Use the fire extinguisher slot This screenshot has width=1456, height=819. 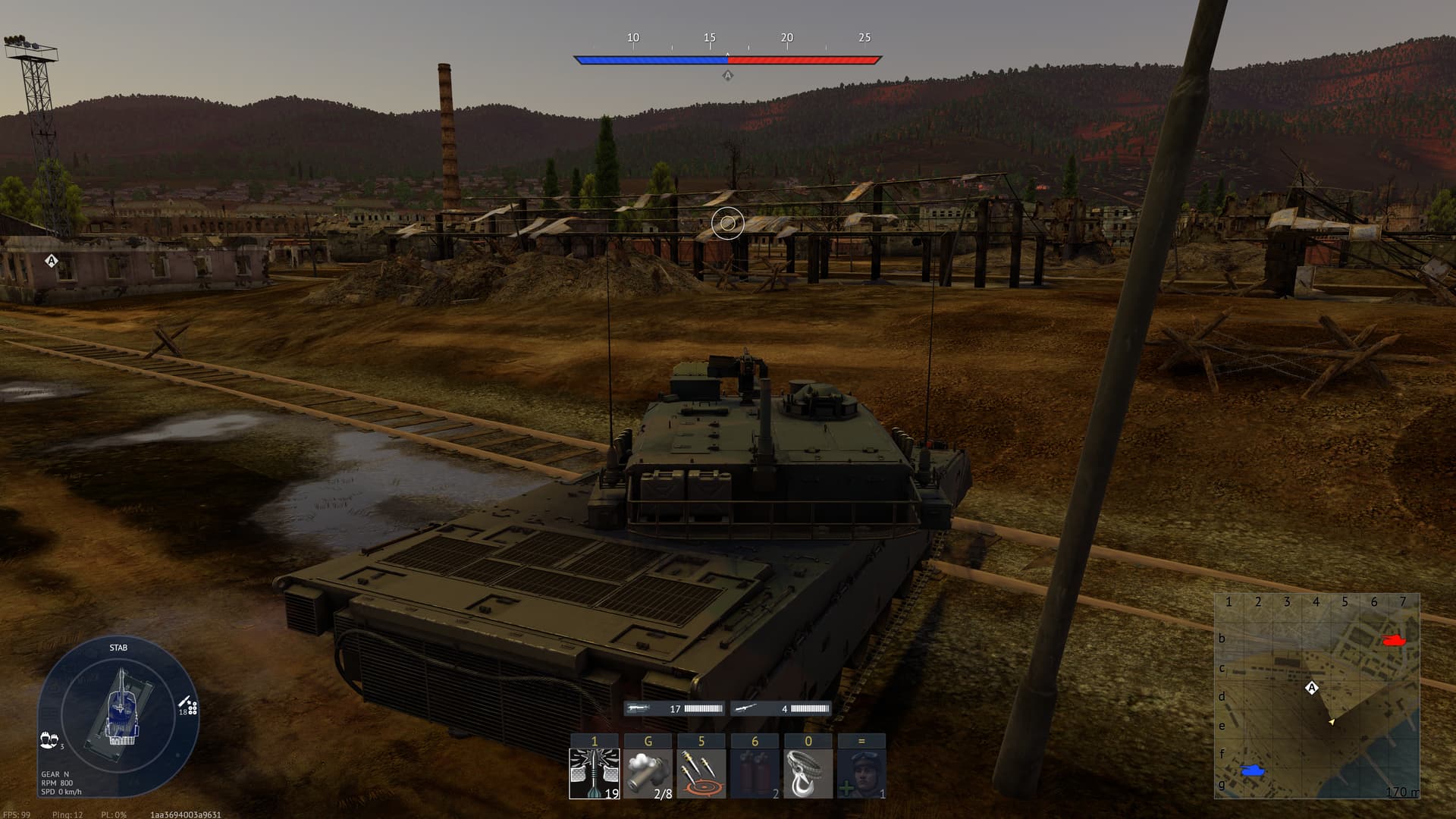pos(755,773)
